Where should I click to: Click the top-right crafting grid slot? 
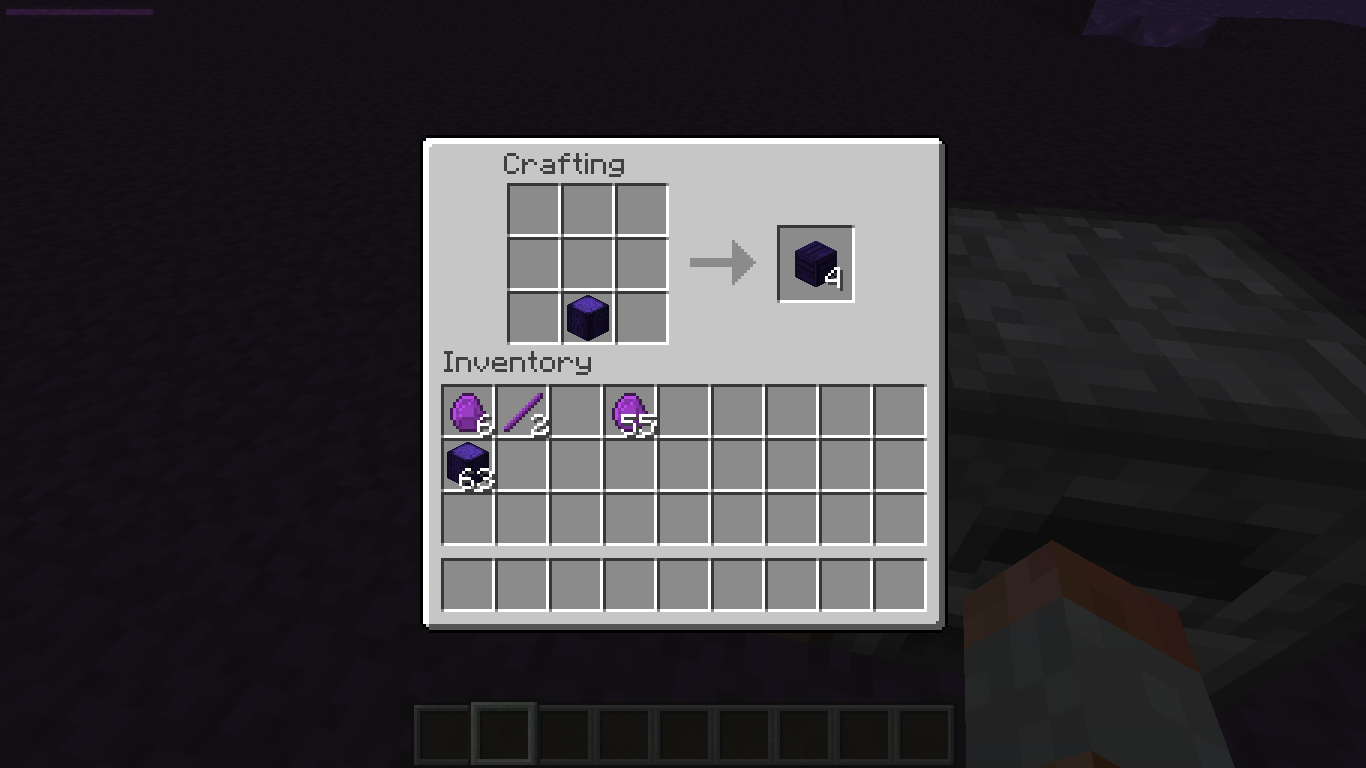click(641, 209)
